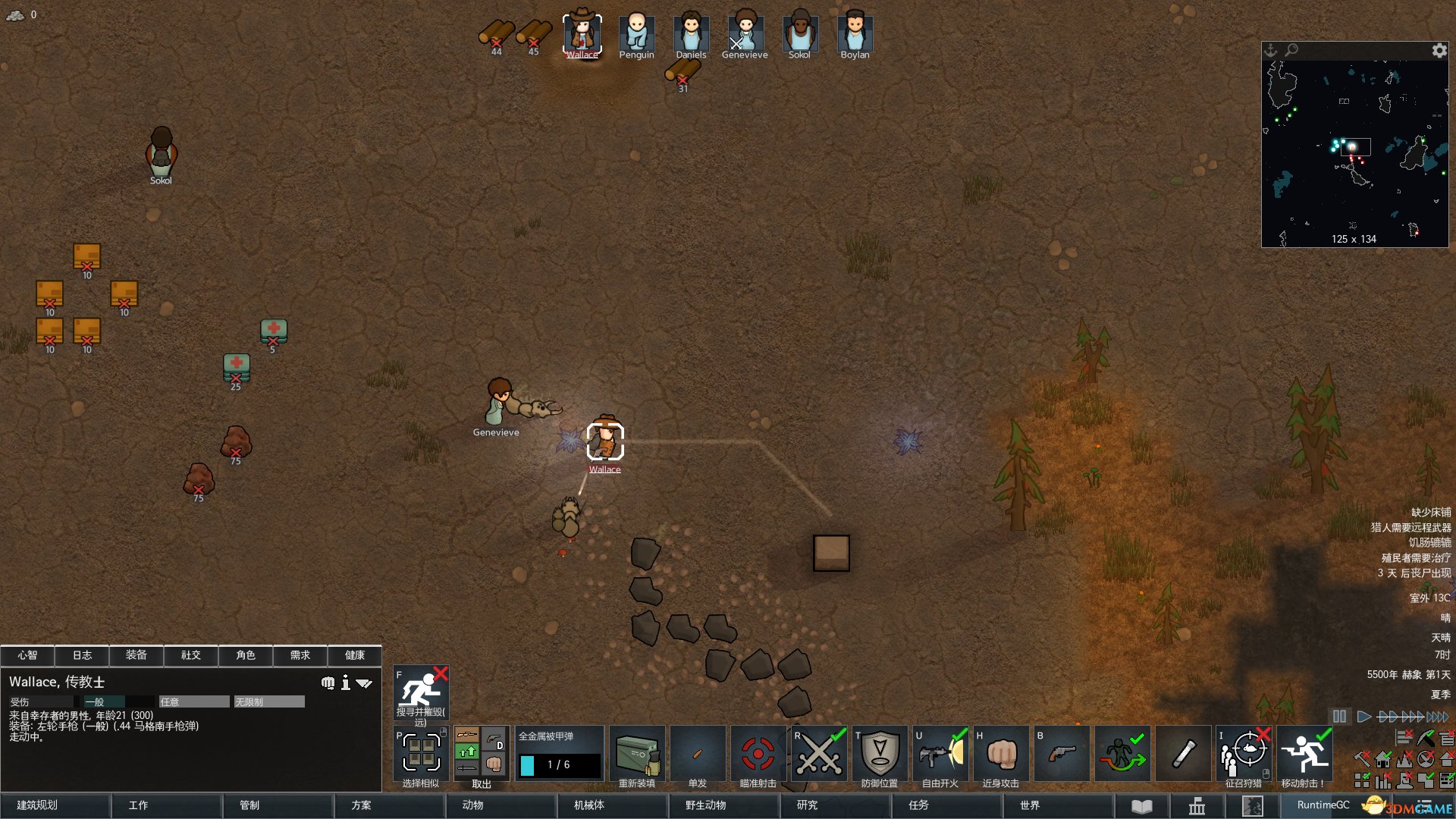The image size is (1456, 819).
Task: Show the 需求 needs tab
Action: [300, 655]
